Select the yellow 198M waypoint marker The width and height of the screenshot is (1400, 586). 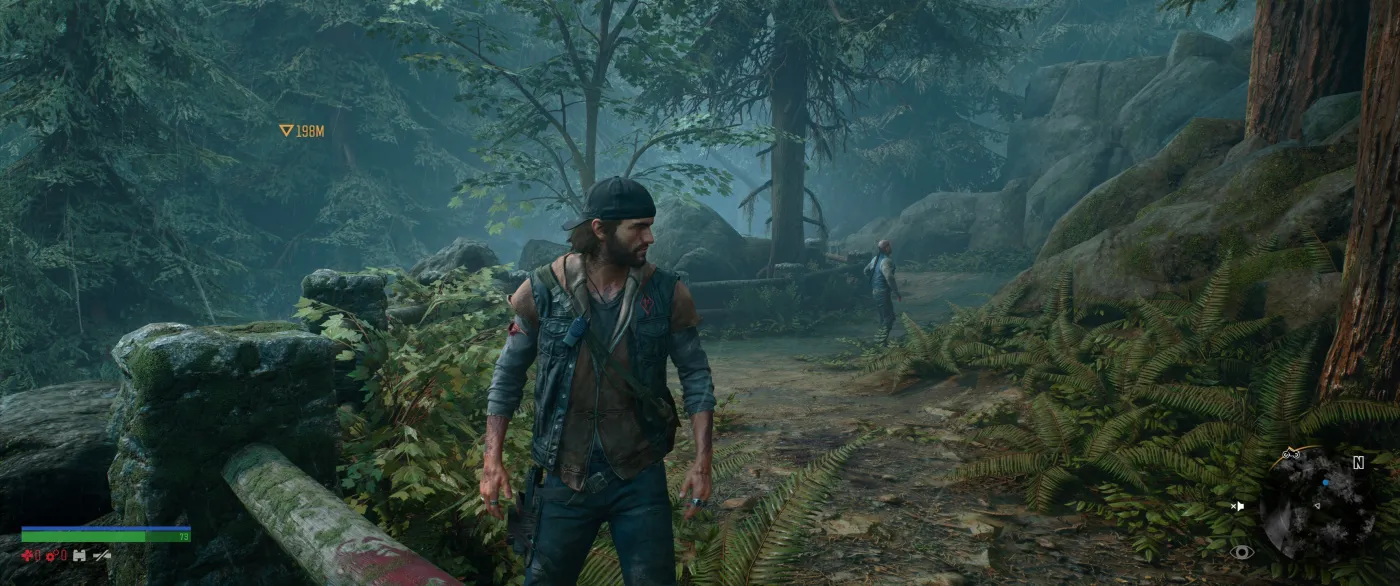click(286, 130)
